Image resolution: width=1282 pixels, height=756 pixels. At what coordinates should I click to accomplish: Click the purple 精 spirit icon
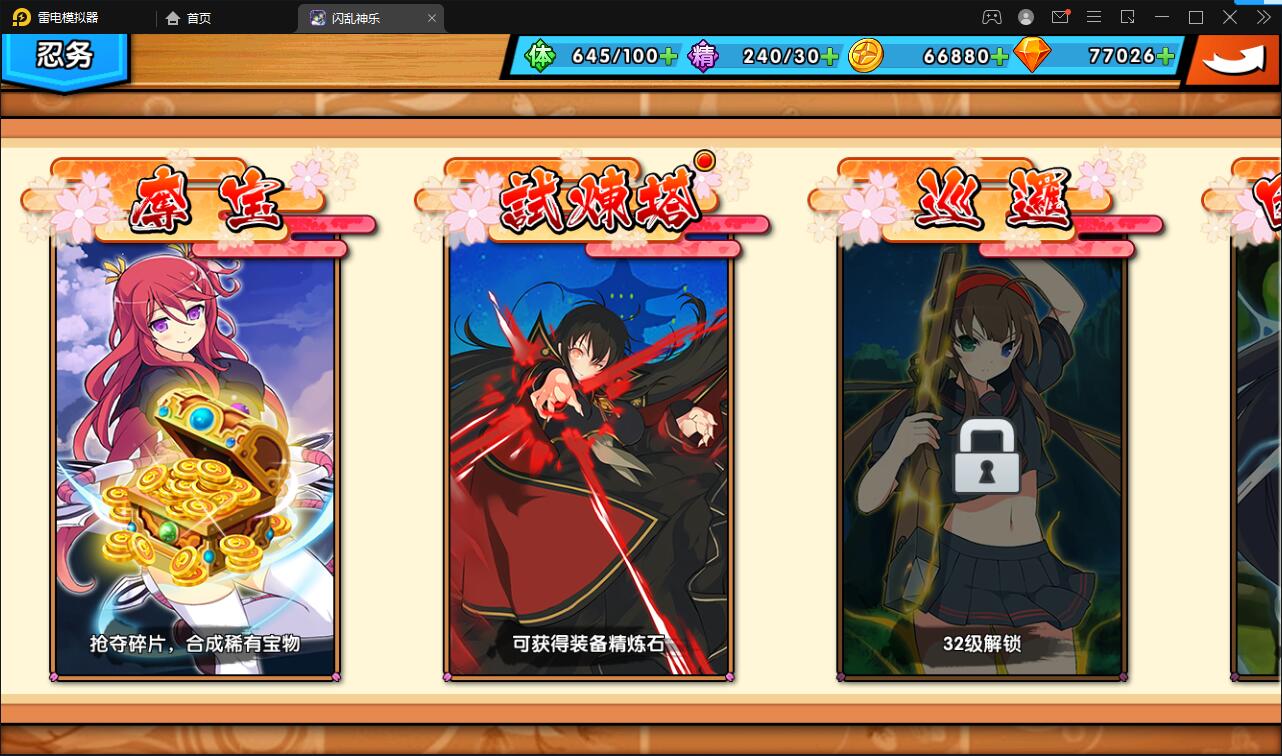(702, 57)
